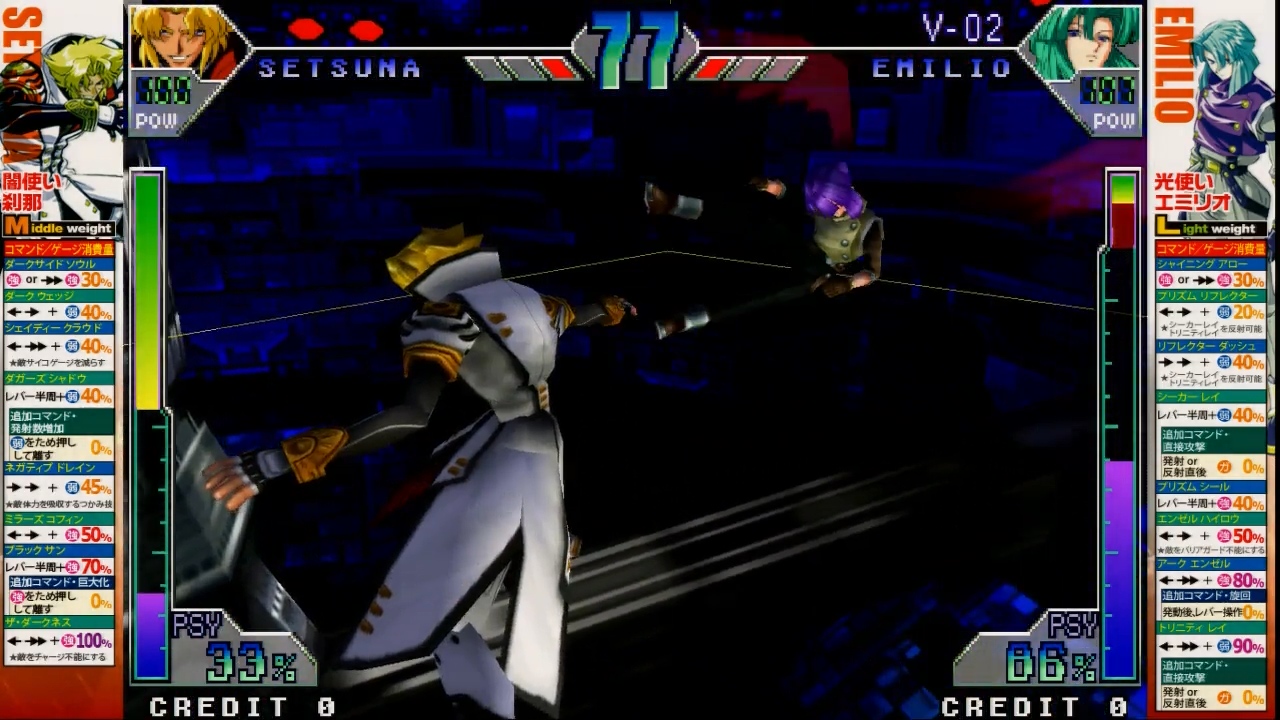Select Emilio's portrait in the top HUD
The height and width of the screenshot is (720, 1280).
(x=1083, y=42)
